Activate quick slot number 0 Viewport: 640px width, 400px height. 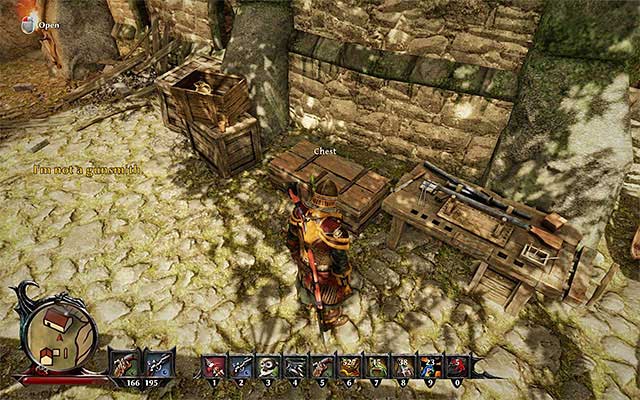coord(458,367)
